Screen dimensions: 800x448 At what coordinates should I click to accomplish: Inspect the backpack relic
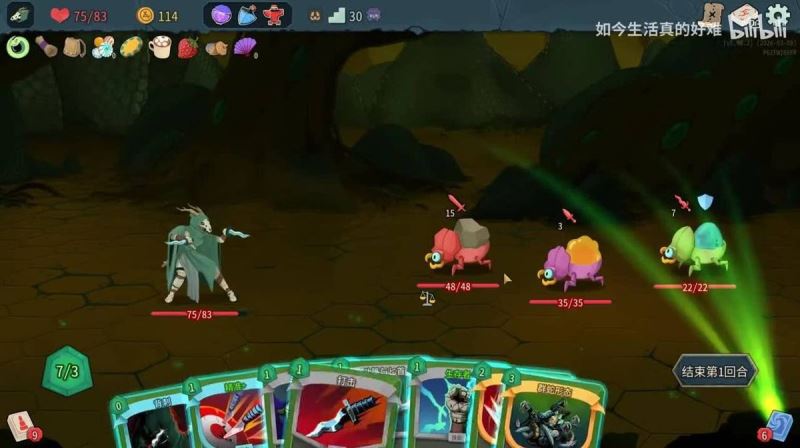pos(74,47)
